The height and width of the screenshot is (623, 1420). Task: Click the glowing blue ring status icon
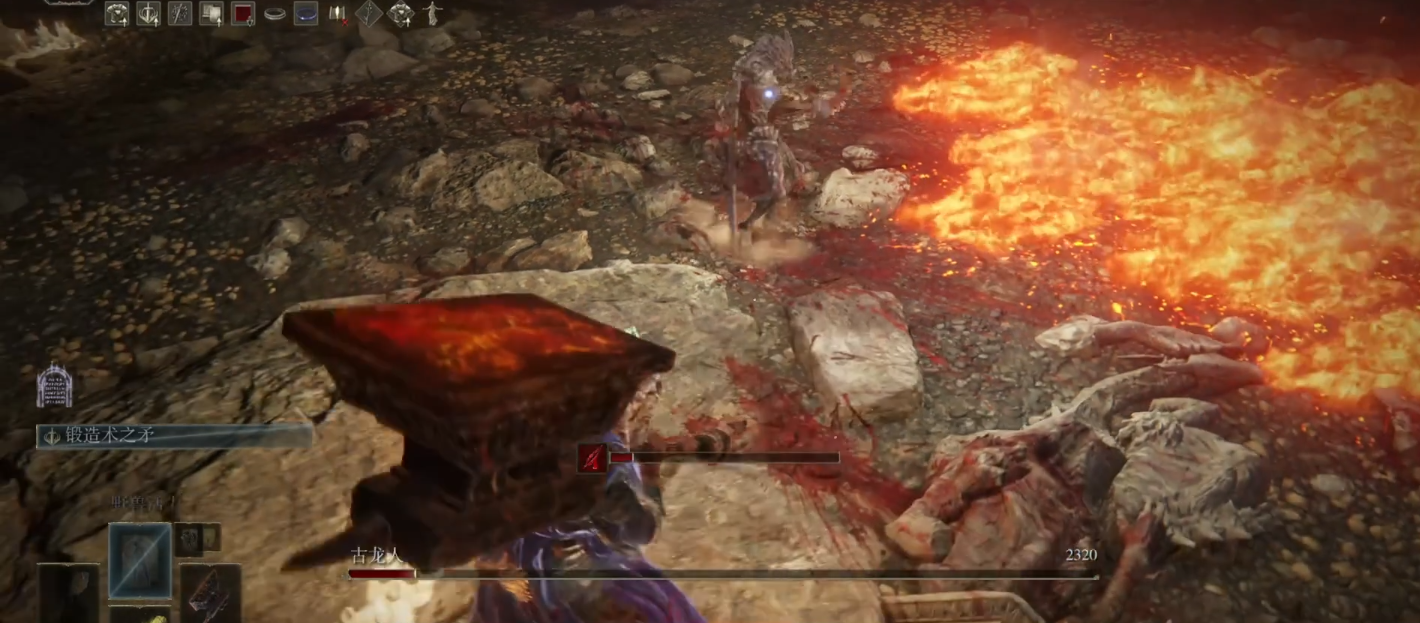pyautogui.click(x=306, y=14)
